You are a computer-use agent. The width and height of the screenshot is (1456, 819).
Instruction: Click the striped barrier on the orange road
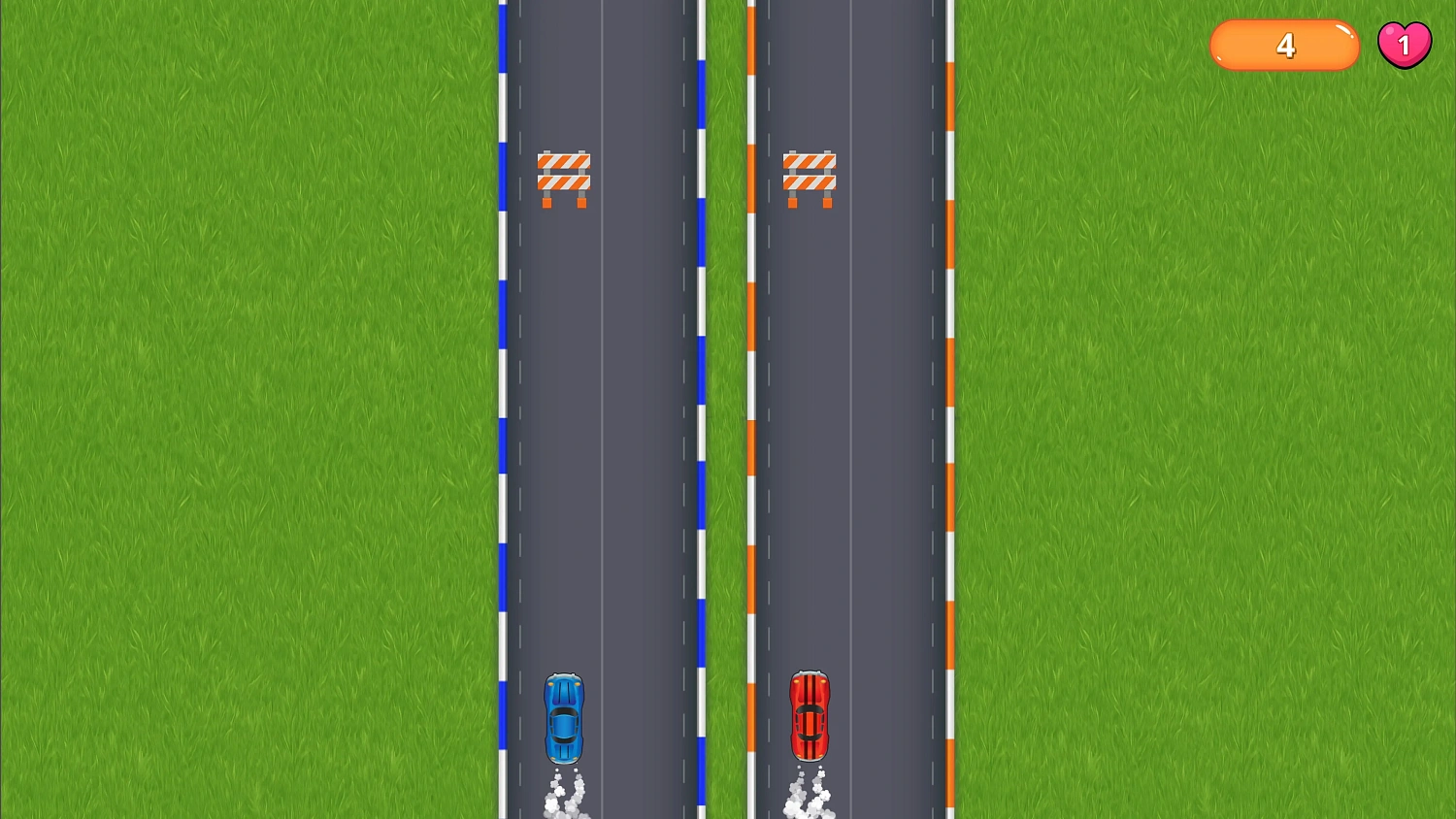point(811,175)
